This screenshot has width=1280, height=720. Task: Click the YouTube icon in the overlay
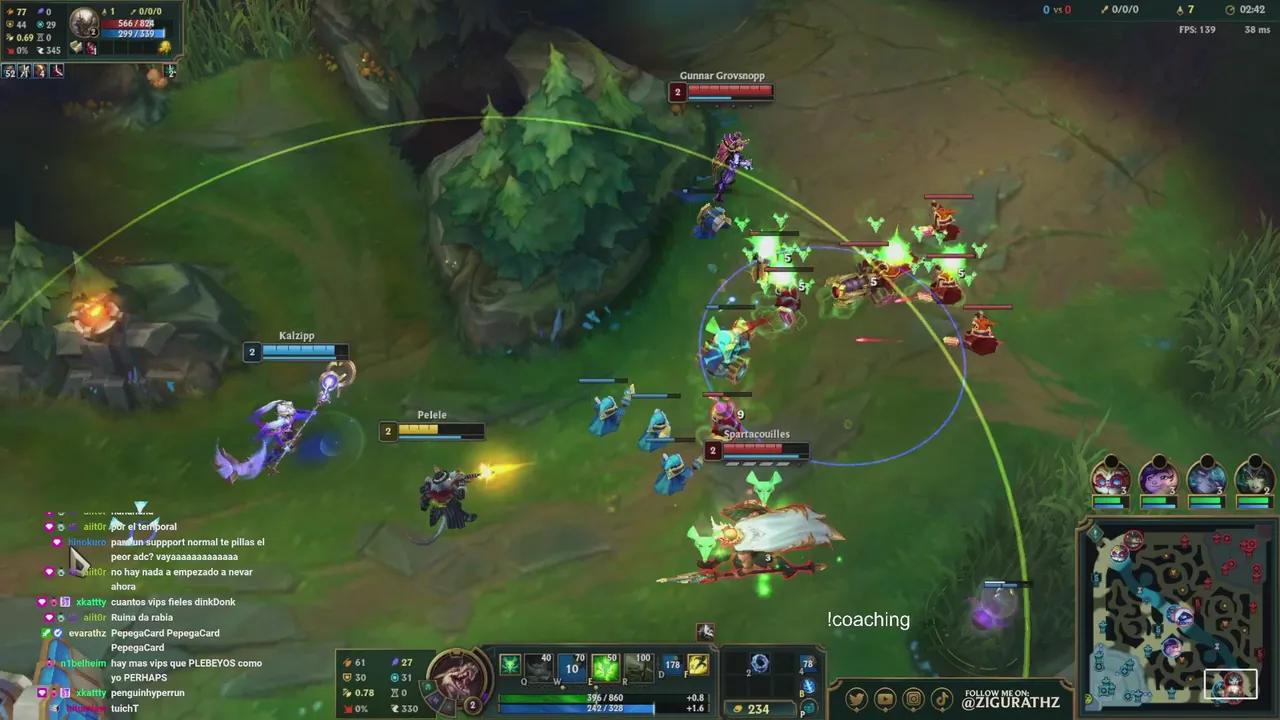[x=885, y=697]
